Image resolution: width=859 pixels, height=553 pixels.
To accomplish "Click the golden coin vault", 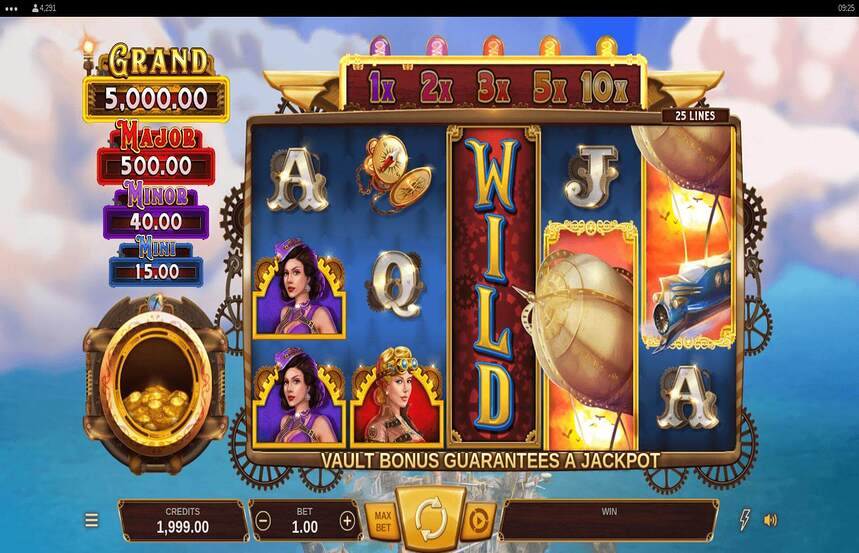I will pos(153,385).
